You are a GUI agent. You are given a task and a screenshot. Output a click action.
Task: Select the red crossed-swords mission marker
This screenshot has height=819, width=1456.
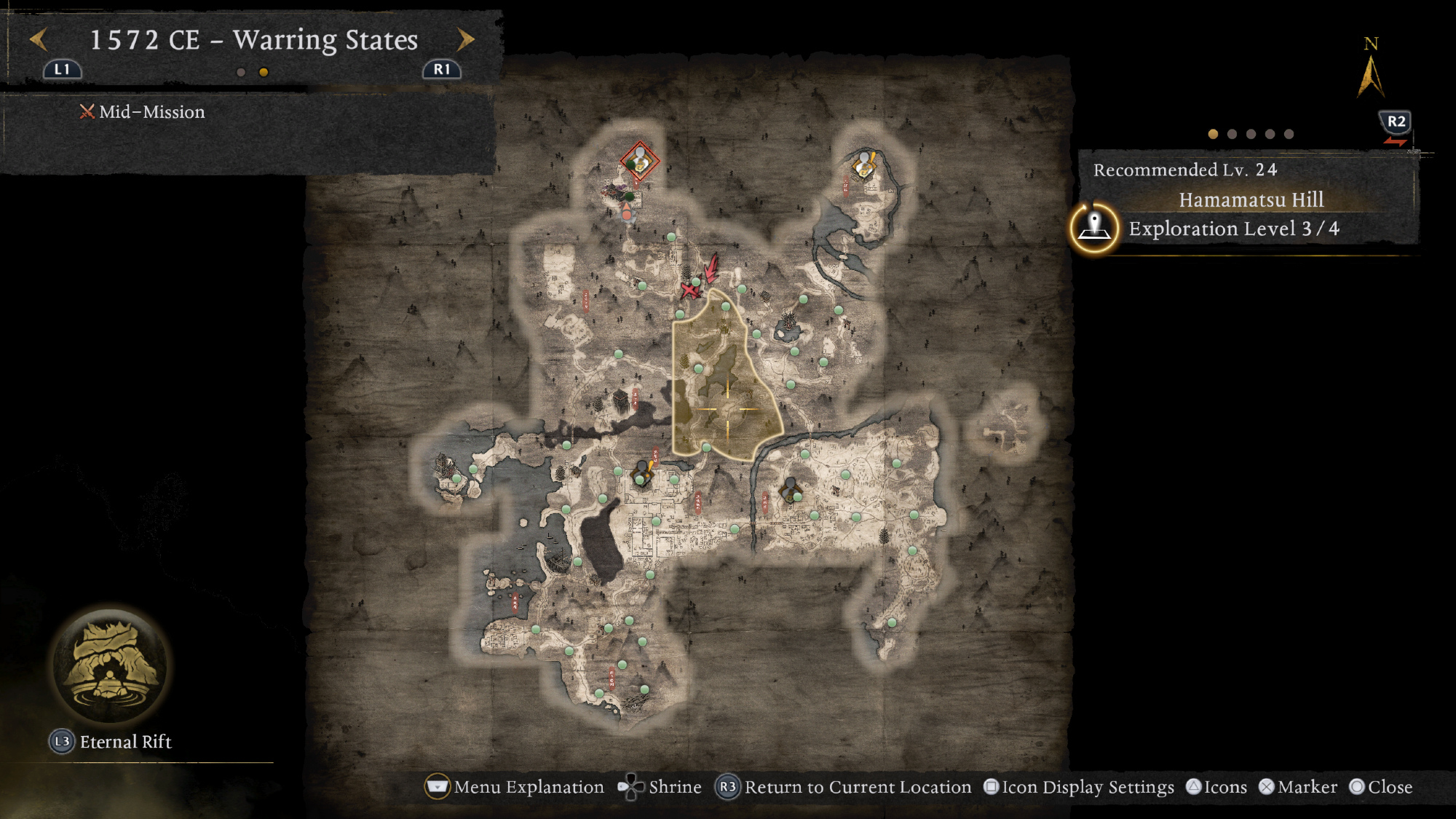pyautogui.click(x=689, y=290)
